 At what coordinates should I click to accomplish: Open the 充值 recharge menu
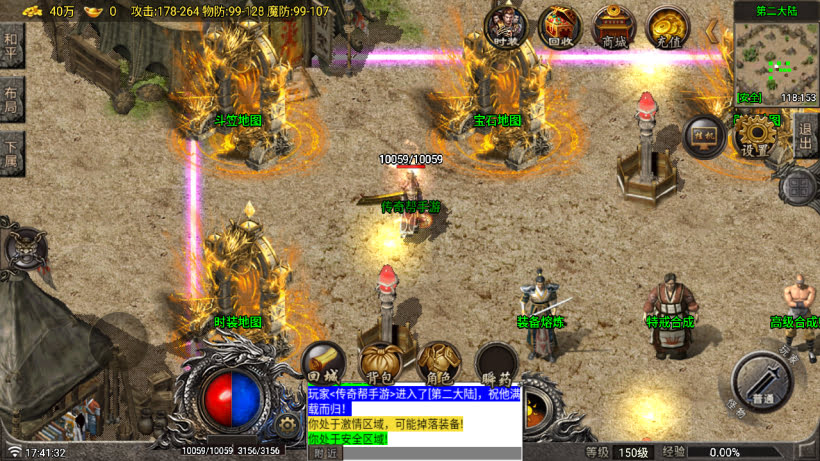point(668,25)
